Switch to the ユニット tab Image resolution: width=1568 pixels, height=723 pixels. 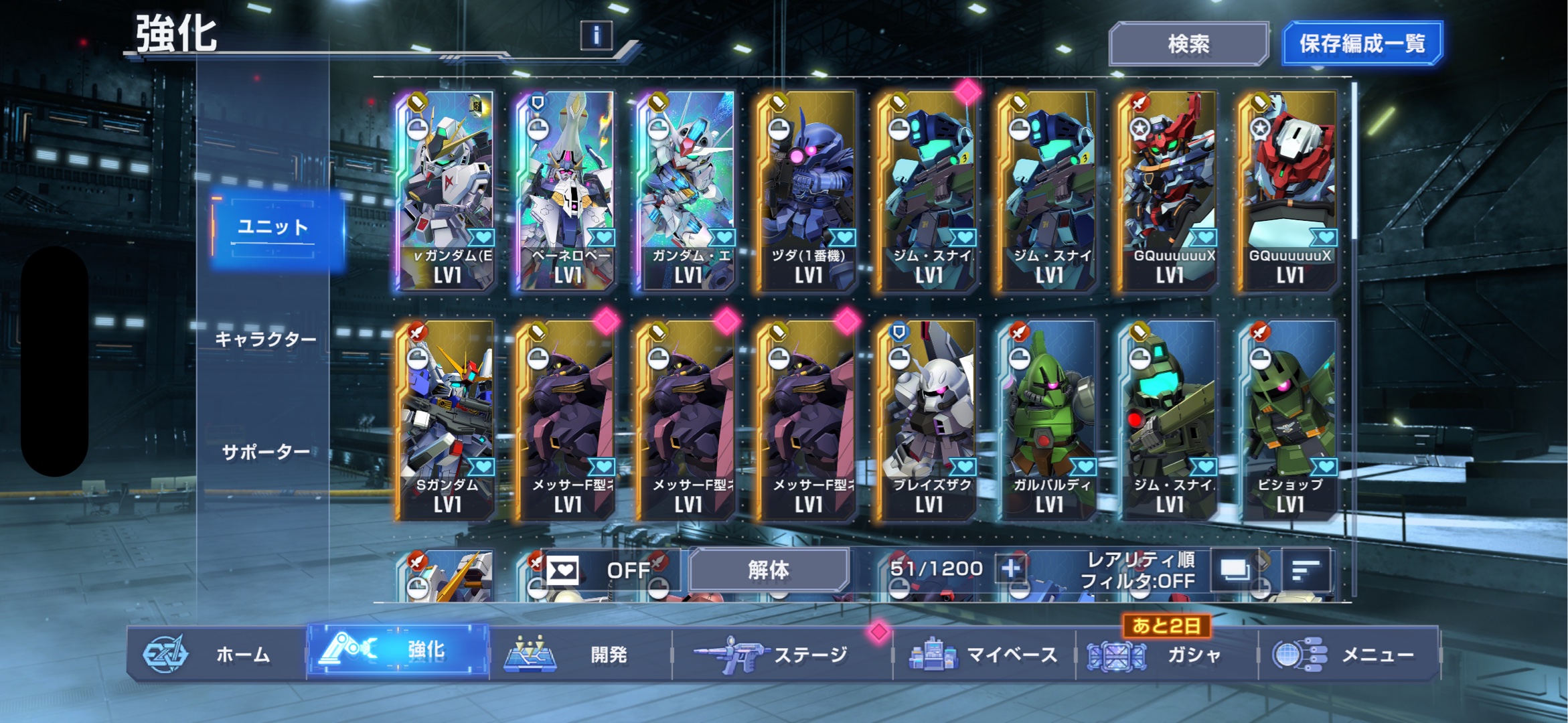point(273,228)
